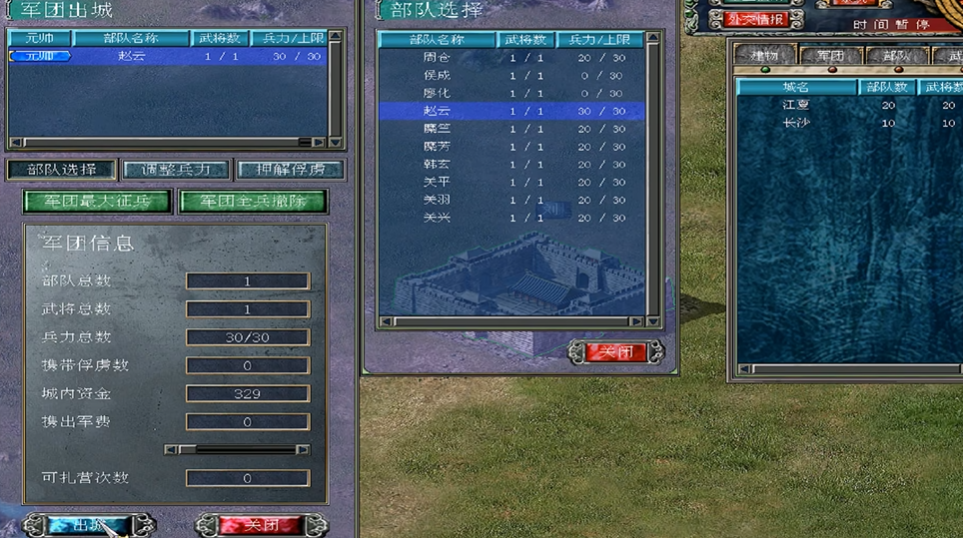Select the 江夏 city row
This screenshot has height=538, width=963.
coord(796,105)
